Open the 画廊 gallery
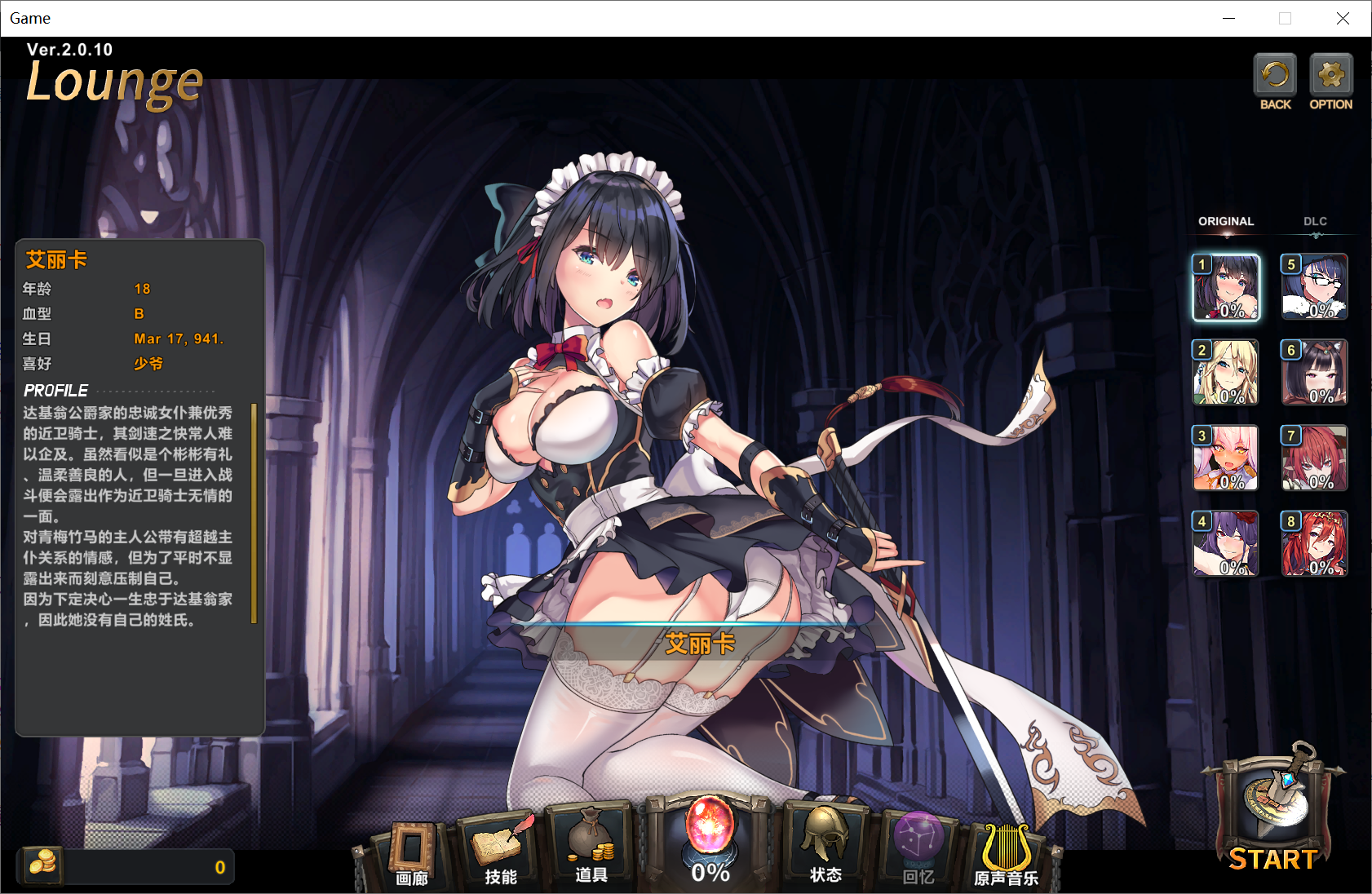 click(412, 852)
